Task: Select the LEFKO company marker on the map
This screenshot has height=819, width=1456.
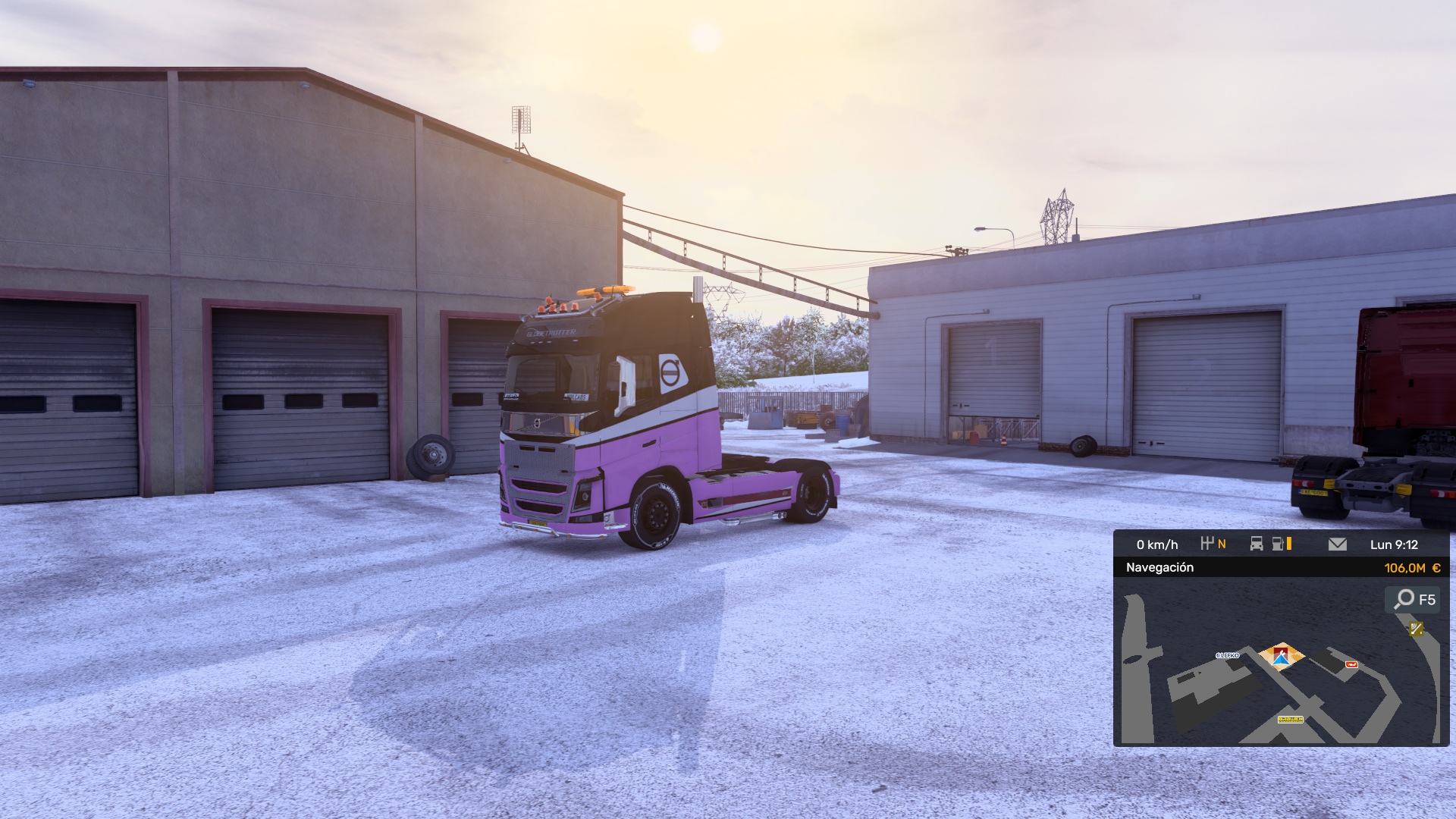Action: (1227, 655)
